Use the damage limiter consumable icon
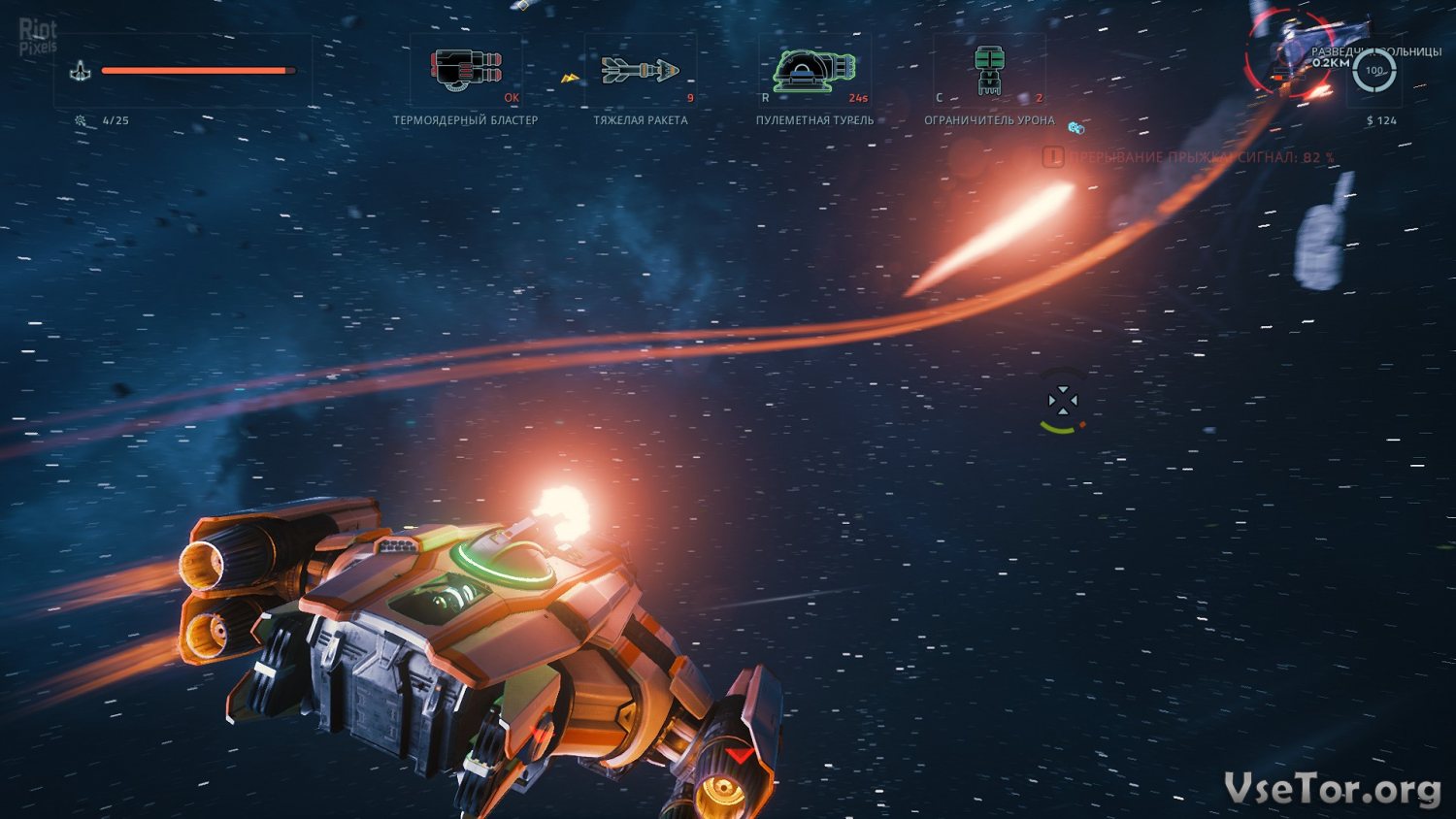1456x819 pixels. tap(988, 70)
